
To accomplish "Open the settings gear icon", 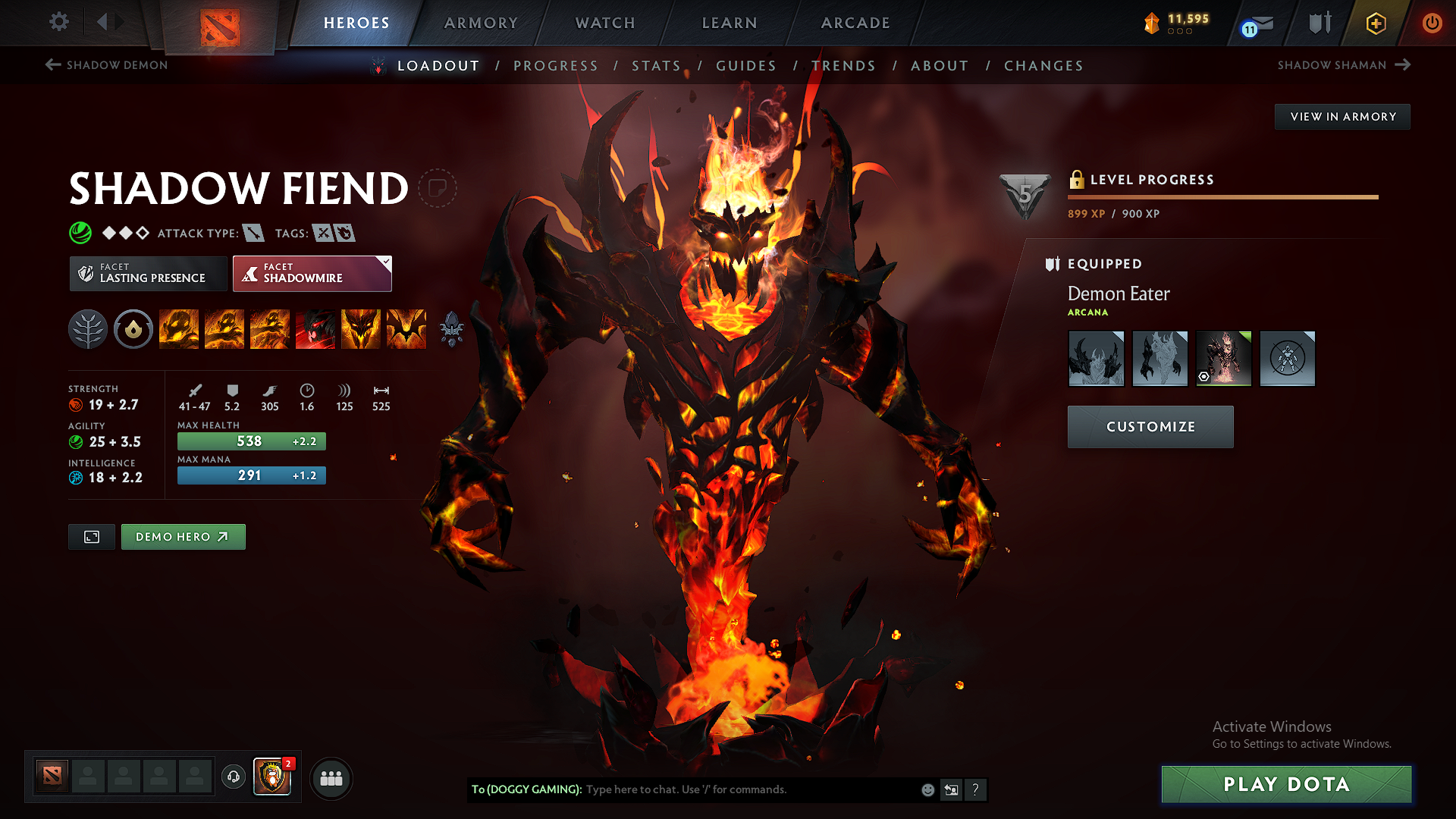I will pyautogui.click(x=58, y=22).
